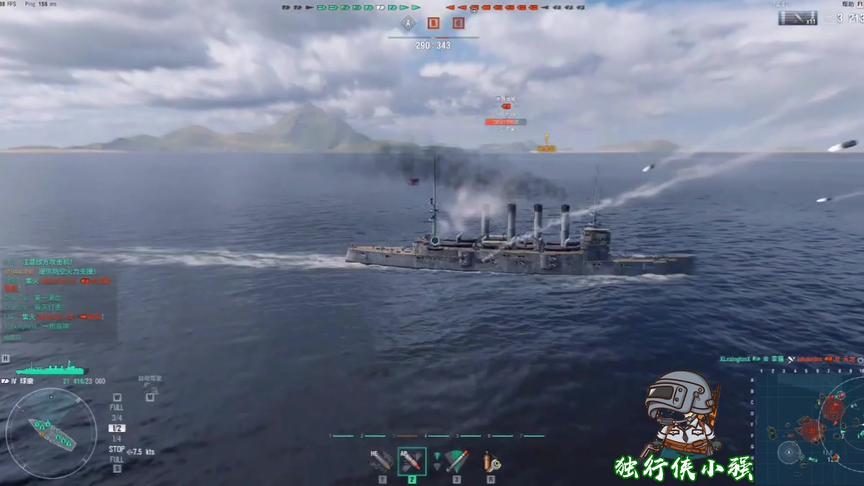Open the battle chat message log
The height and width of the screenshot is (486, 864).
pyautogui.click(x=55, y=292)
